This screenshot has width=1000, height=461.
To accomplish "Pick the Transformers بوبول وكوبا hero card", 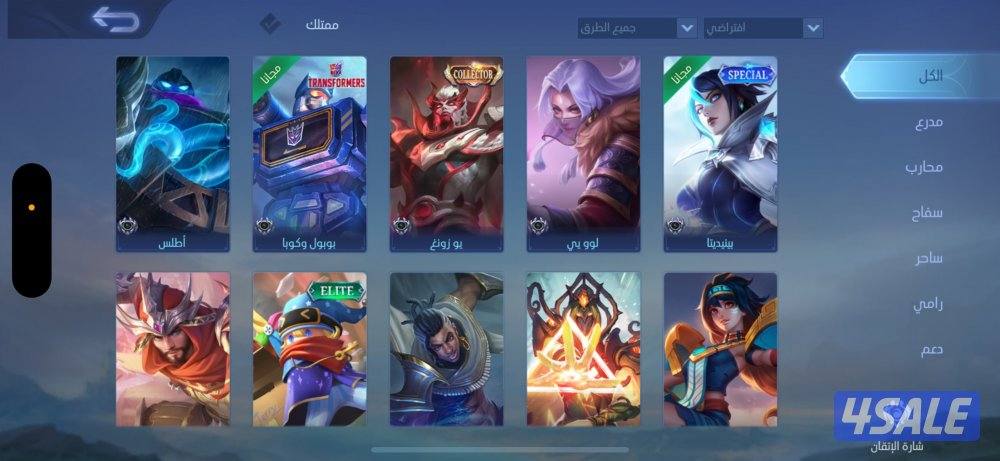I will pos(309,153).
